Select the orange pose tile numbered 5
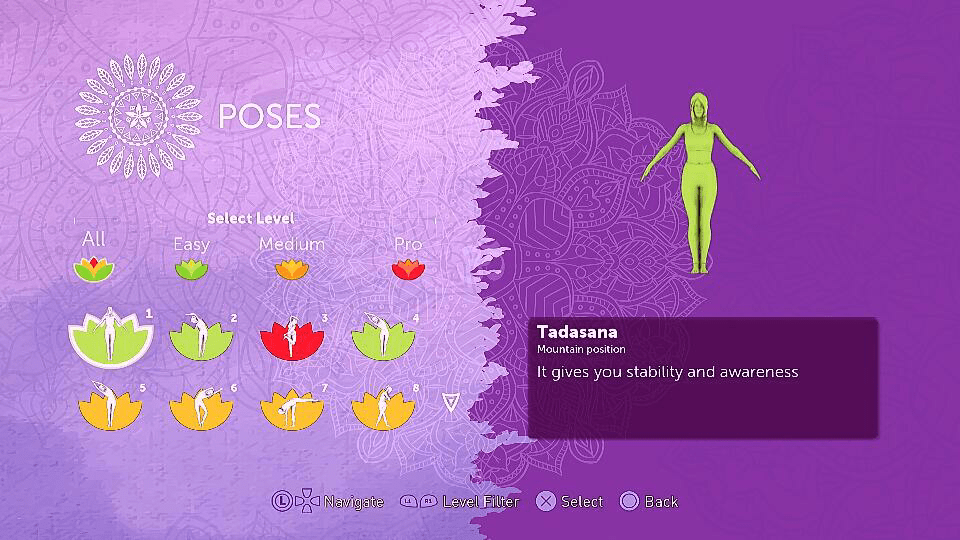Viewport: 960px width, 540px height. [109, 406]
